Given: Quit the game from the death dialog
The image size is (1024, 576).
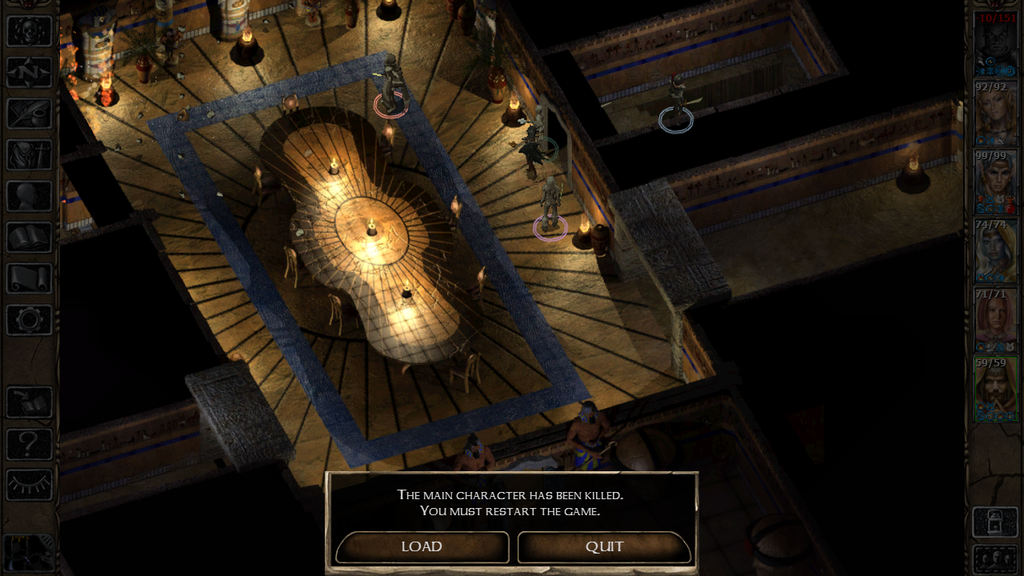Looking at the screenshot, I should [604, 547].
